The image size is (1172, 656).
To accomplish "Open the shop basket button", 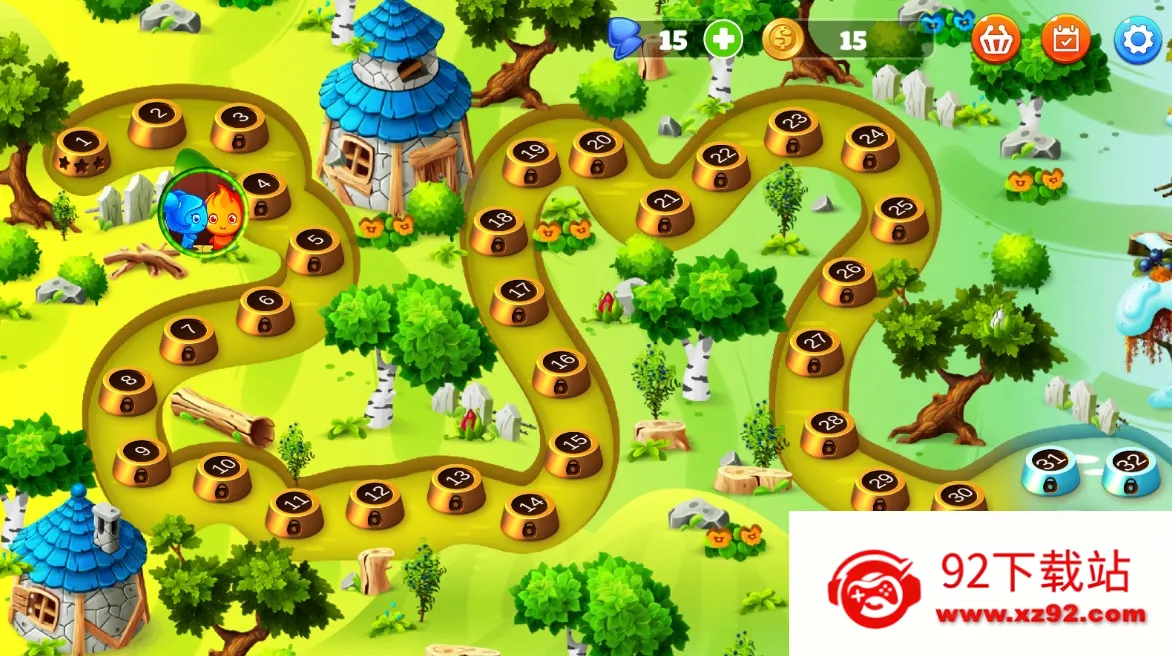I will pyautogui.click(x=995, y=40).
